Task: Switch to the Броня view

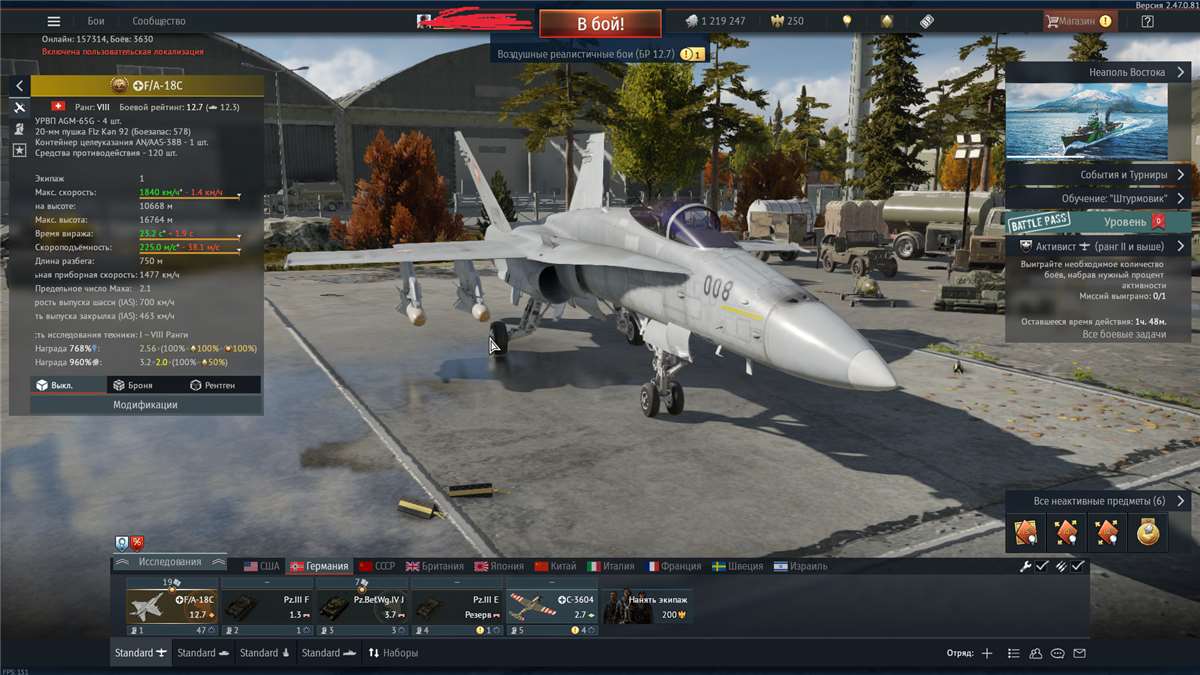Action: [x=133, y=385]
